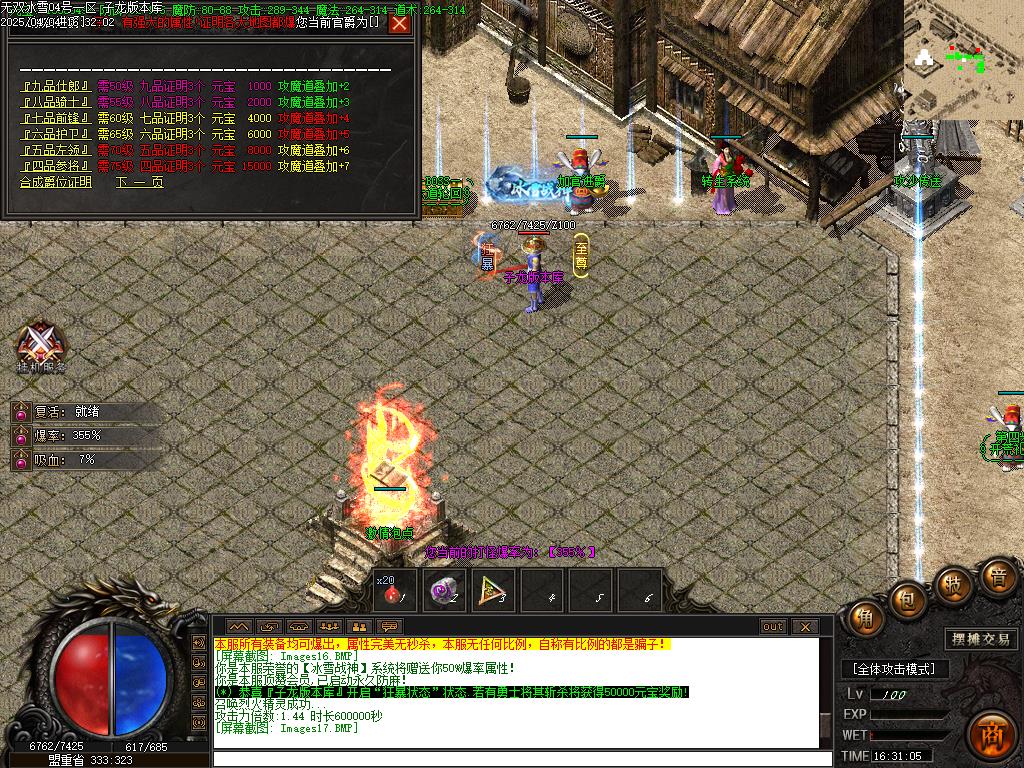Viewport: 1024px width, 768px height.
Task: Click the 摆摊交易 stall trade button
Action: pos(979,639)
